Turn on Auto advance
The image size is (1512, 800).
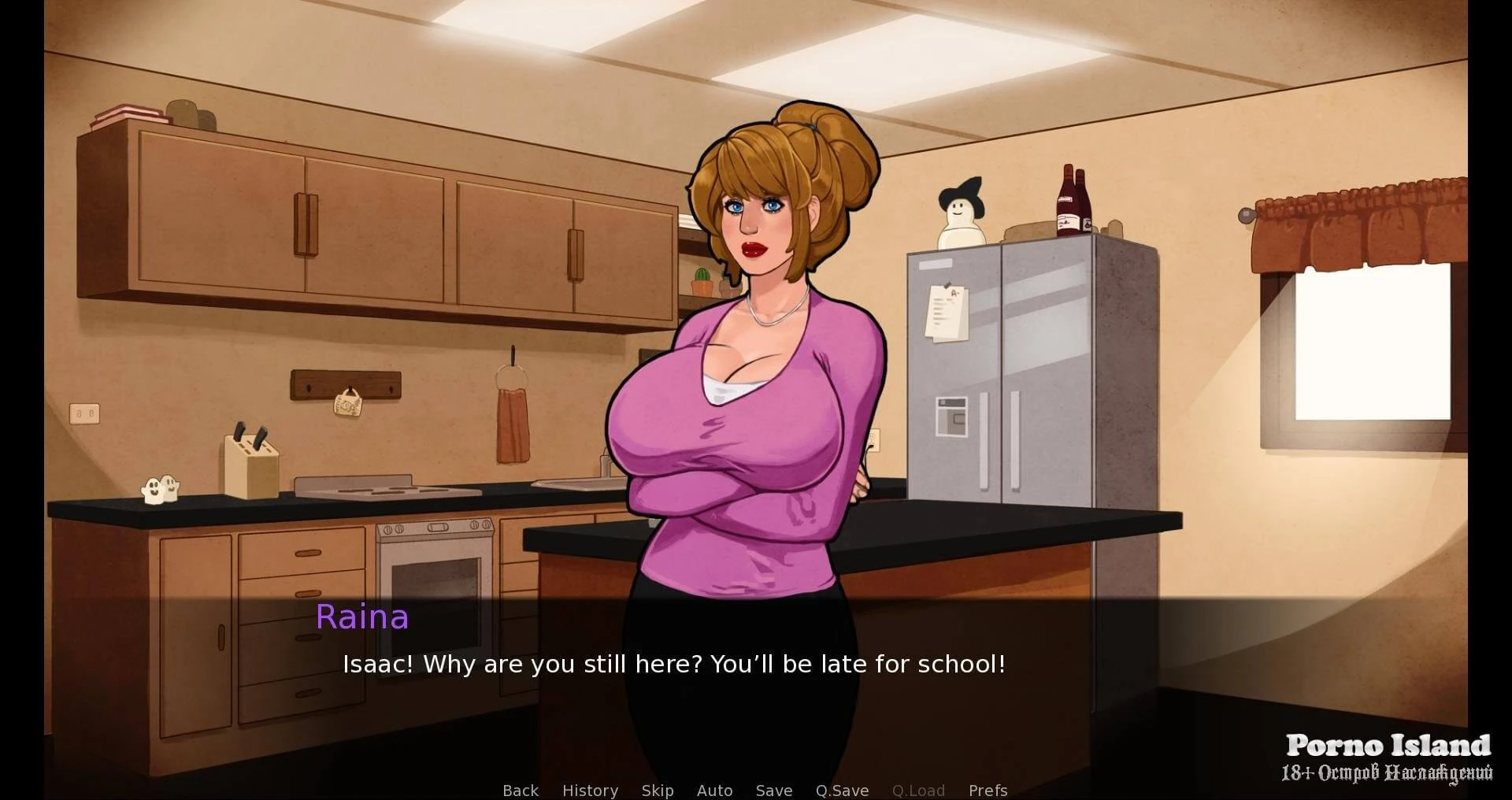(x=714, y=790)
